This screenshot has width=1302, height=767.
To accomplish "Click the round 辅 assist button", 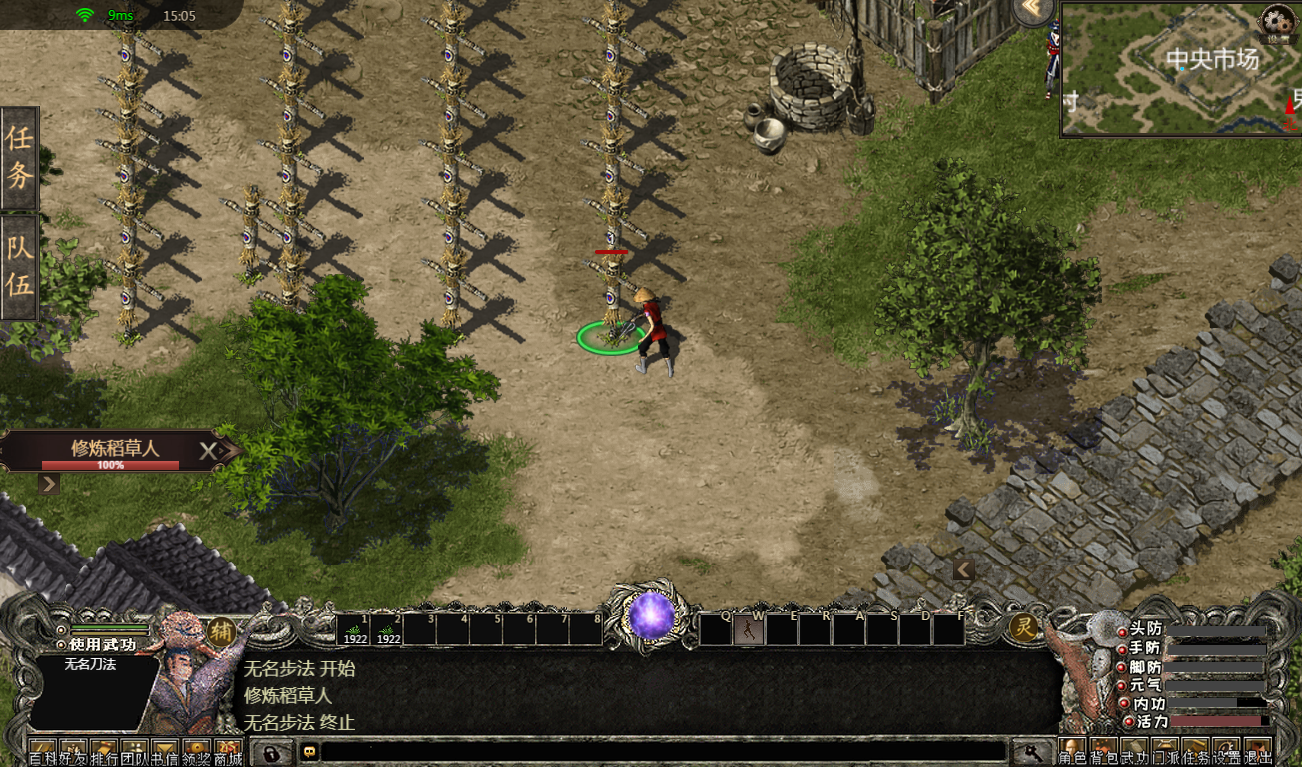I will coord(221,630).
